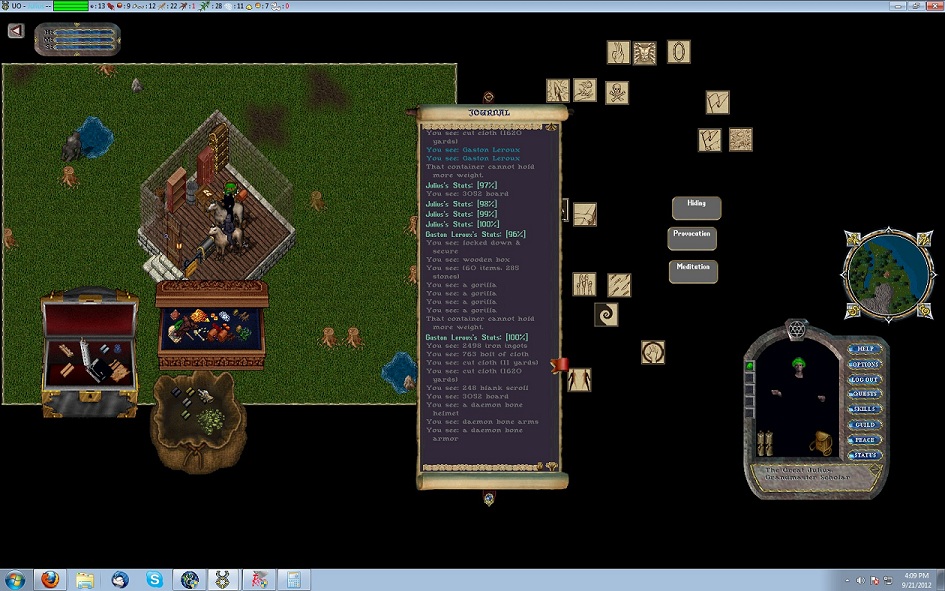Viewport: 945px width, 591px height.
Task: Open the Help menu on paperdoll
Action: [864, 350]
